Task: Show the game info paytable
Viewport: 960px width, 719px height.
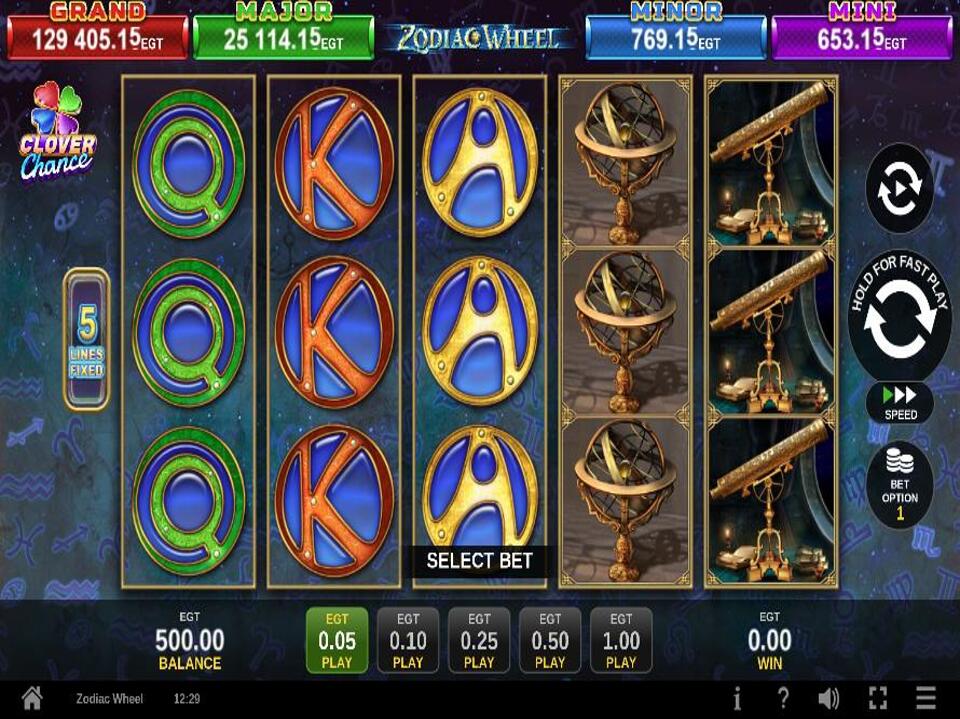Action: pos(737,699)
